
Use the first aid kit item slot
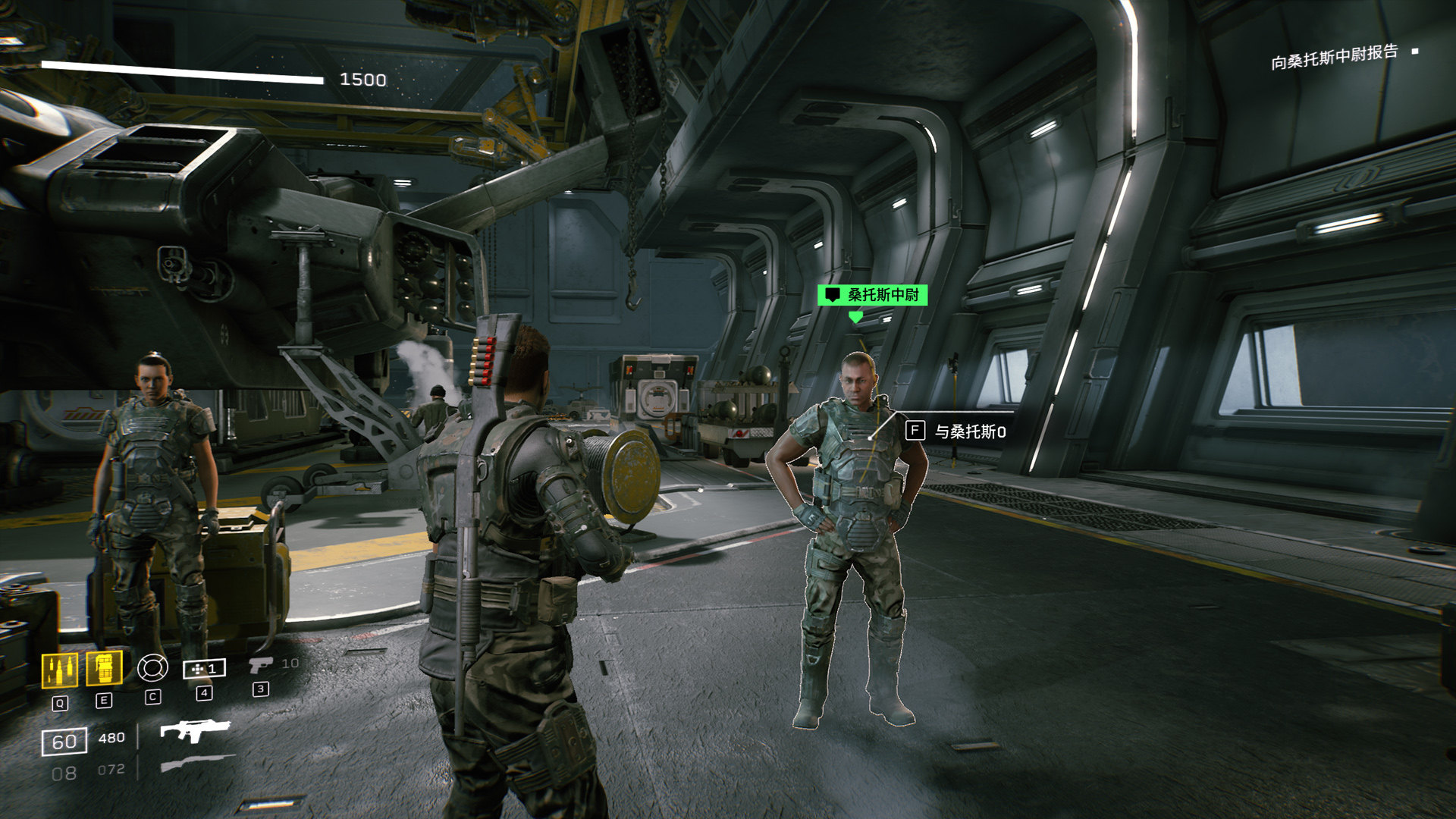pyautogui.click(x=204, y=668)
